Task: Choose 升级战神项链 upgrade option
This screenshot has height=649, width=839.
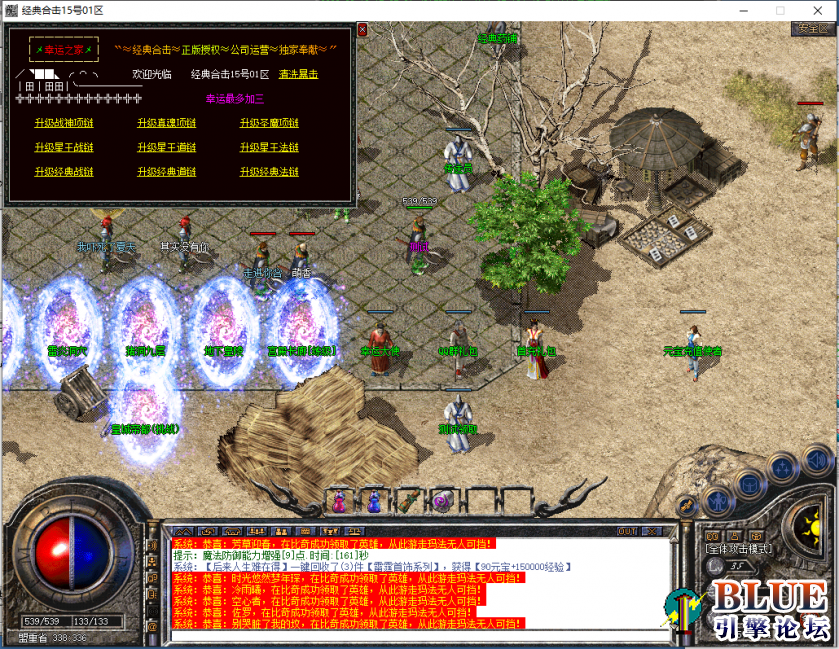Action: pos(63,123)
